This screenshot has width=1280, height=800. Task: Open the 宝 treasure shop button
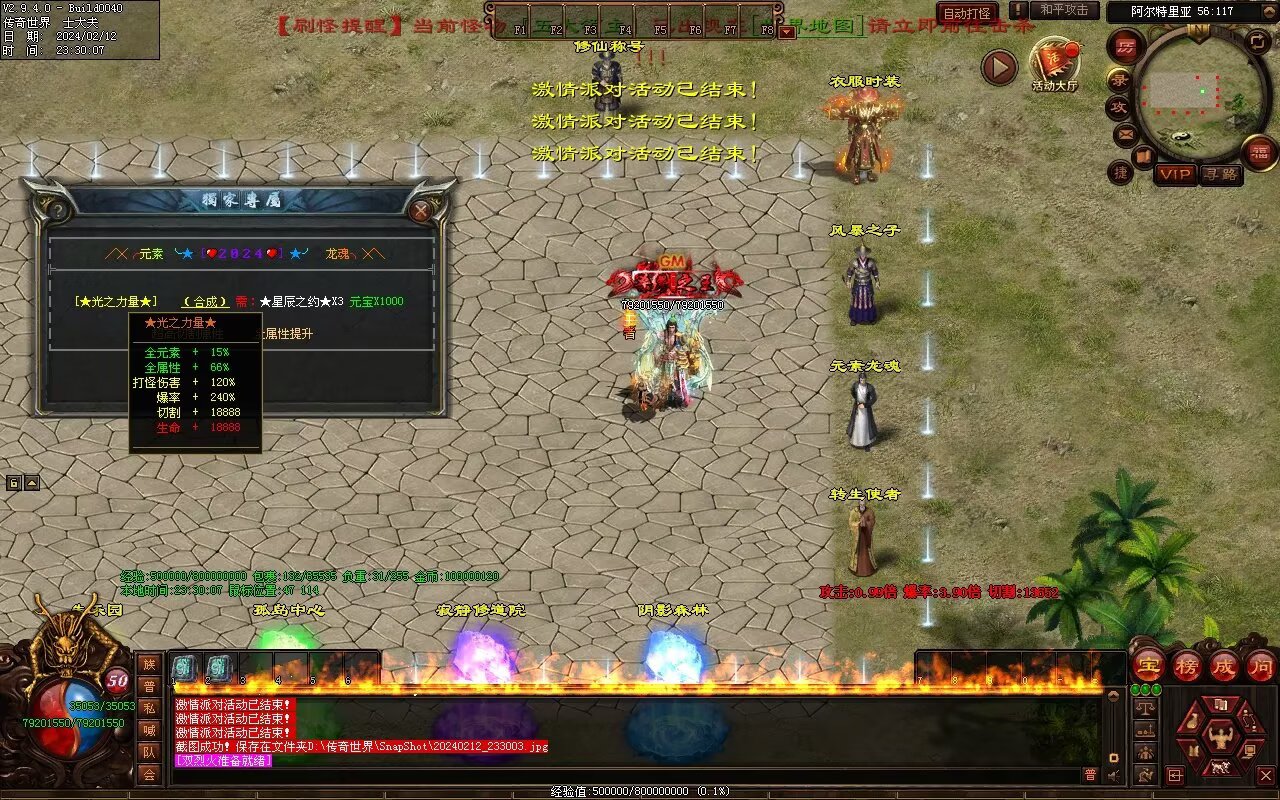coord(1148,665)
